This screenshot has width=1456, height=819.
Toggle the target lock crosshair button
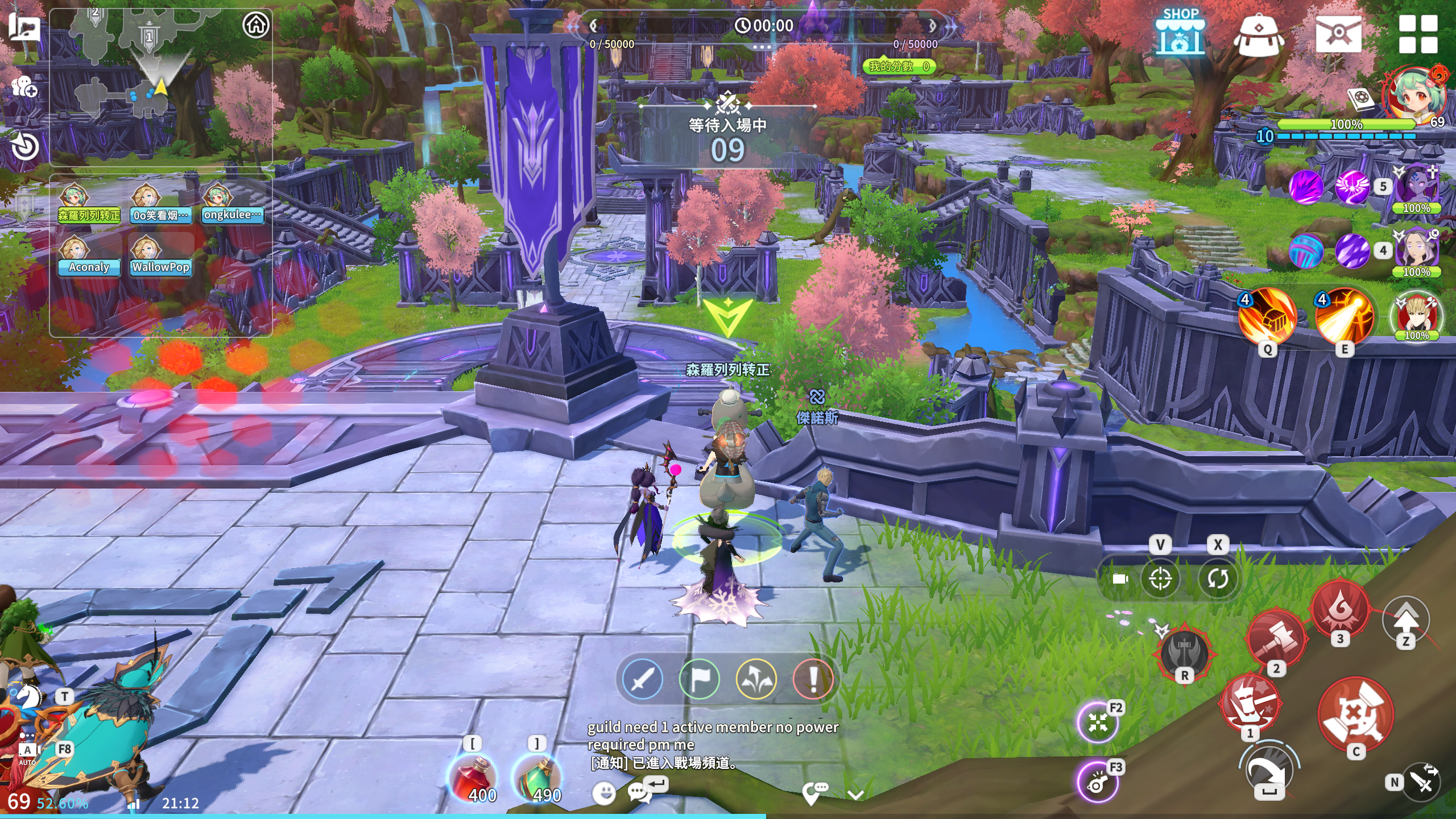[x=1160, y=579]
